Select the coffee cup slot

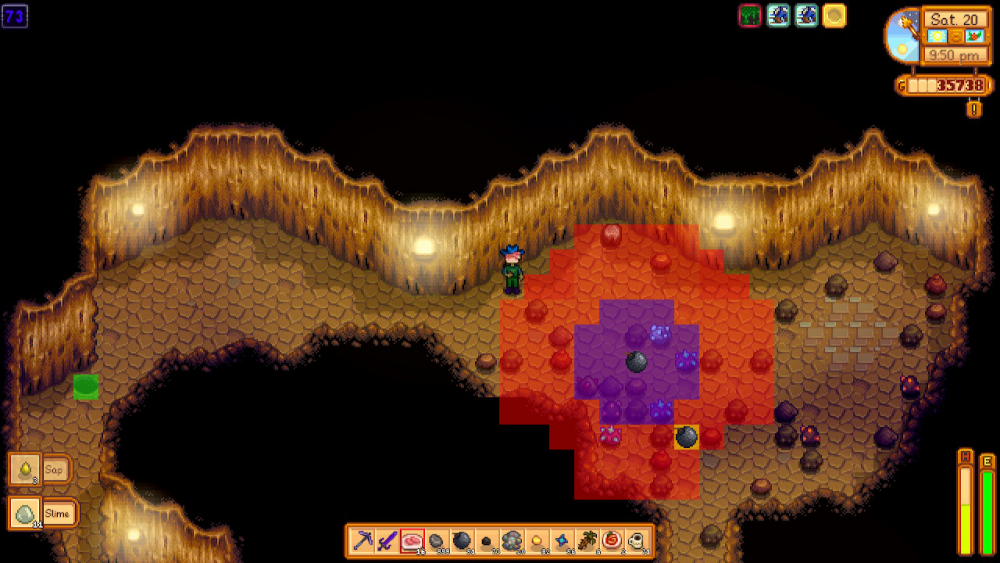click(x=637, y=541)
